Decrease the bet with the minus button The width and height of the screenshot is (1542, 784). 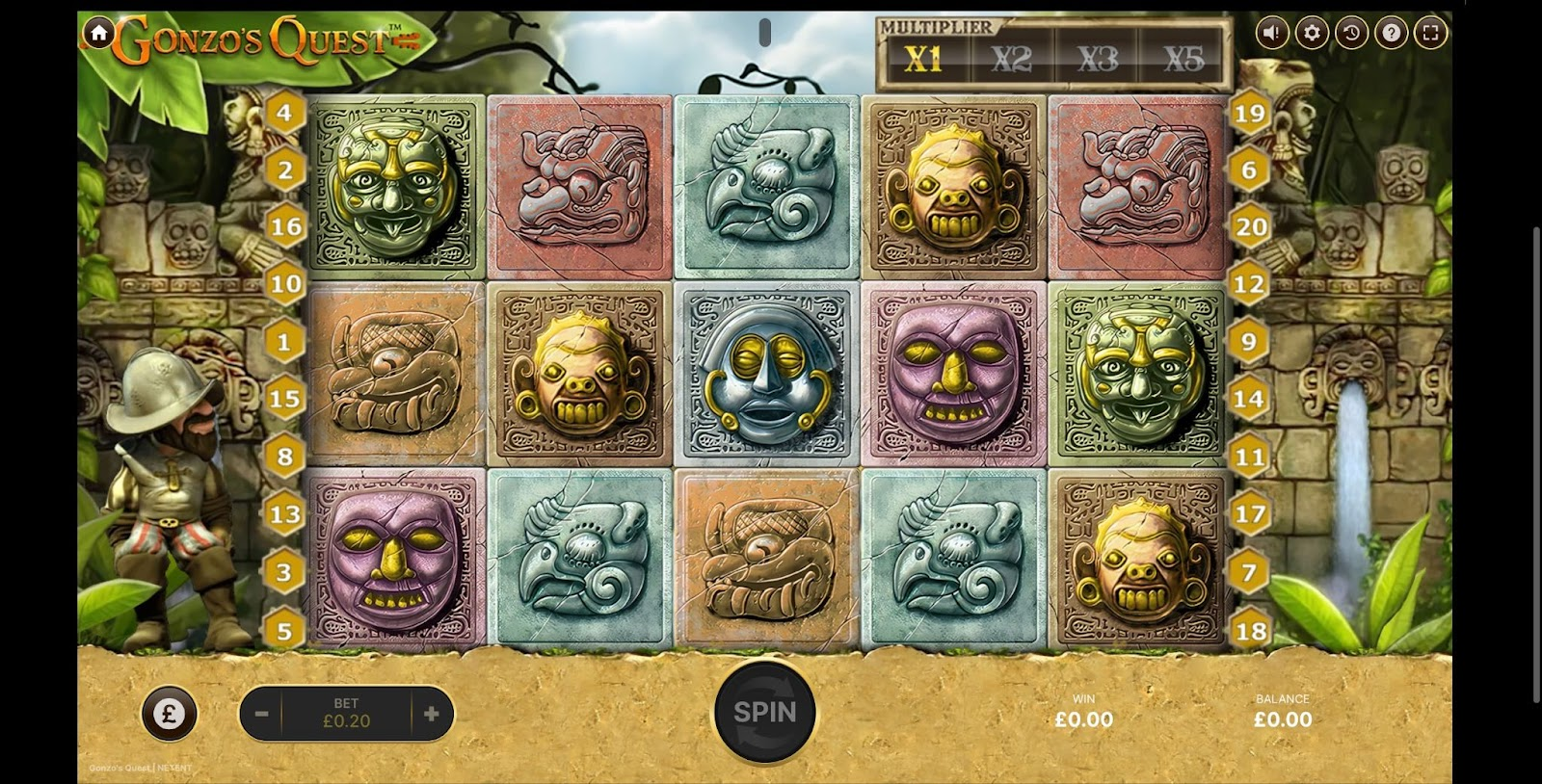(x=261, y=714)
